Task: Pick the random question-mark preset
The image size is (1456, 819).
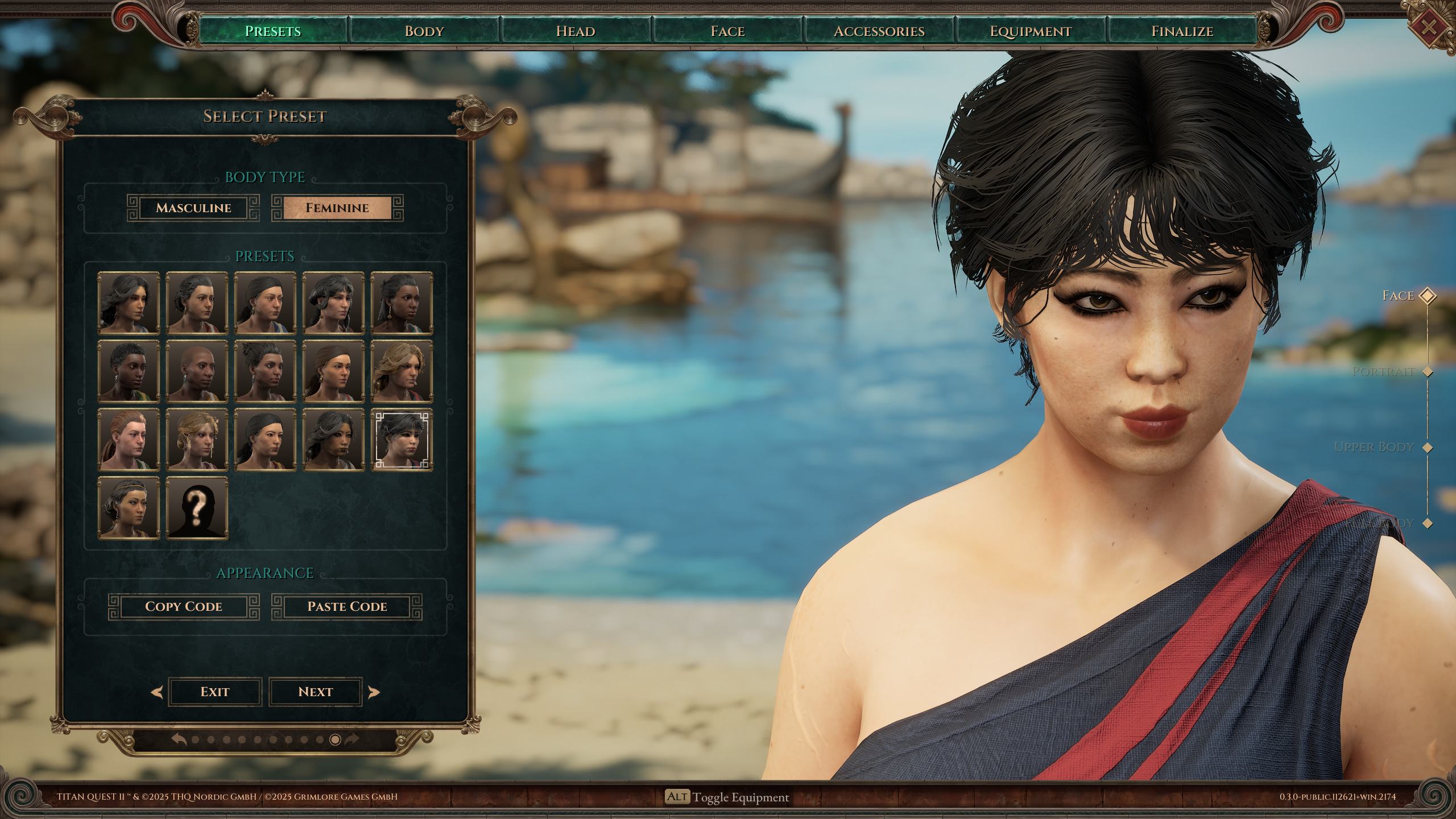Action: (x=197, y=508)
